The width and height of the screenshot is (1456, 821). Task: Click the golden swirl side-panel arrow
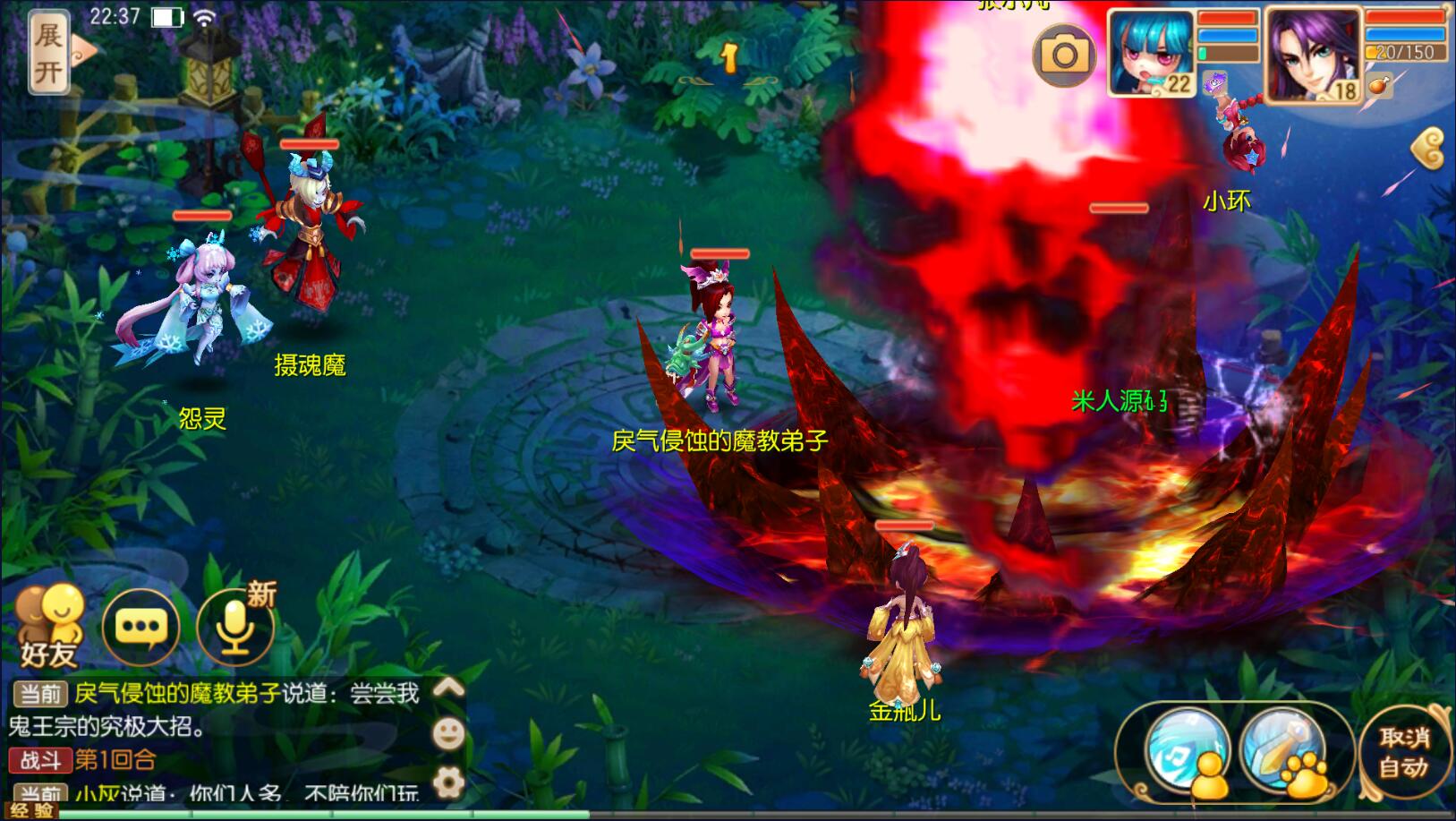click(x=1429, y=149)
